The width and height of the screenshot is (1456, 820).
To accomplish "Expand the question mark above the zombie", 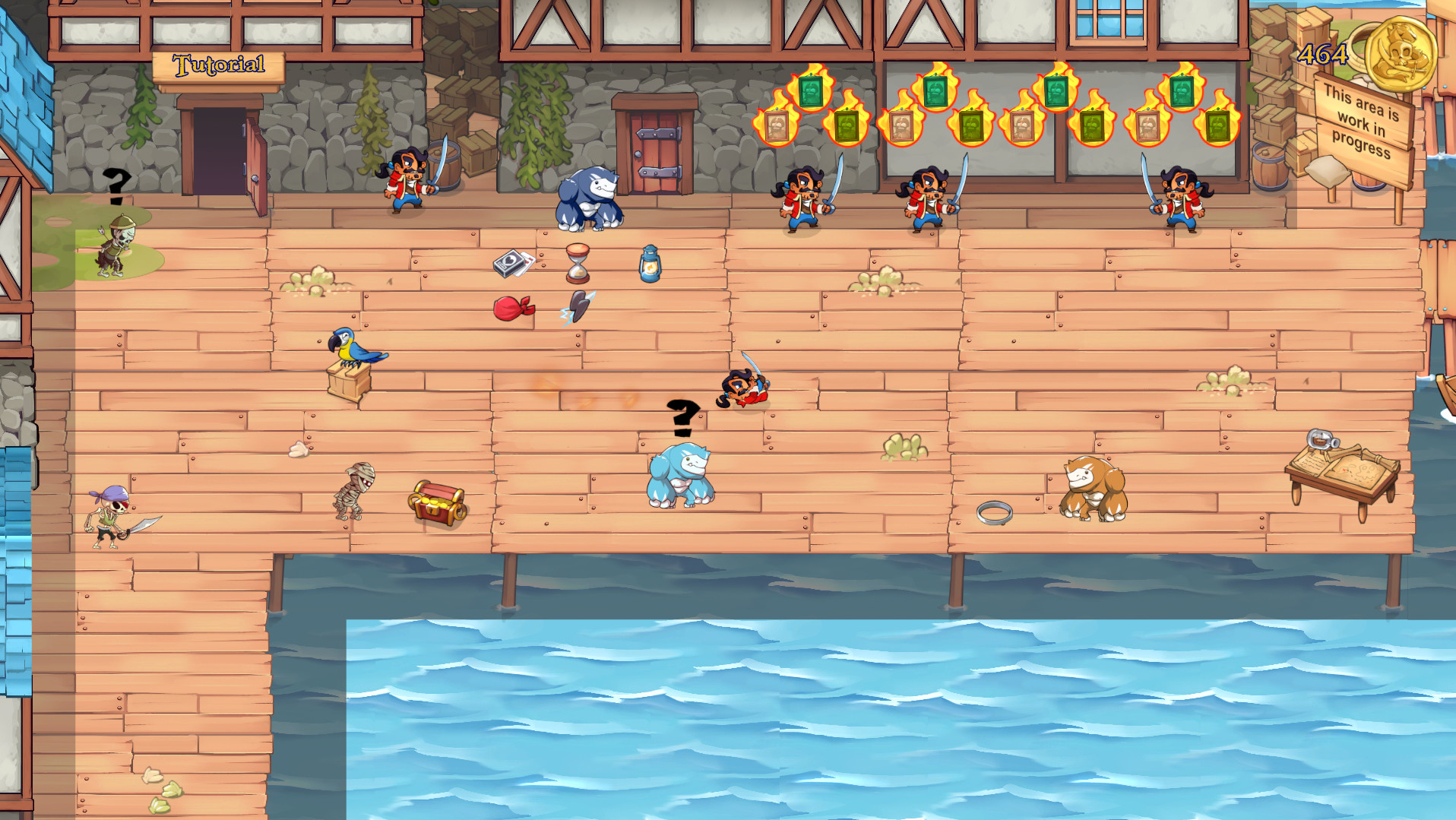I will tap(116, 185).
